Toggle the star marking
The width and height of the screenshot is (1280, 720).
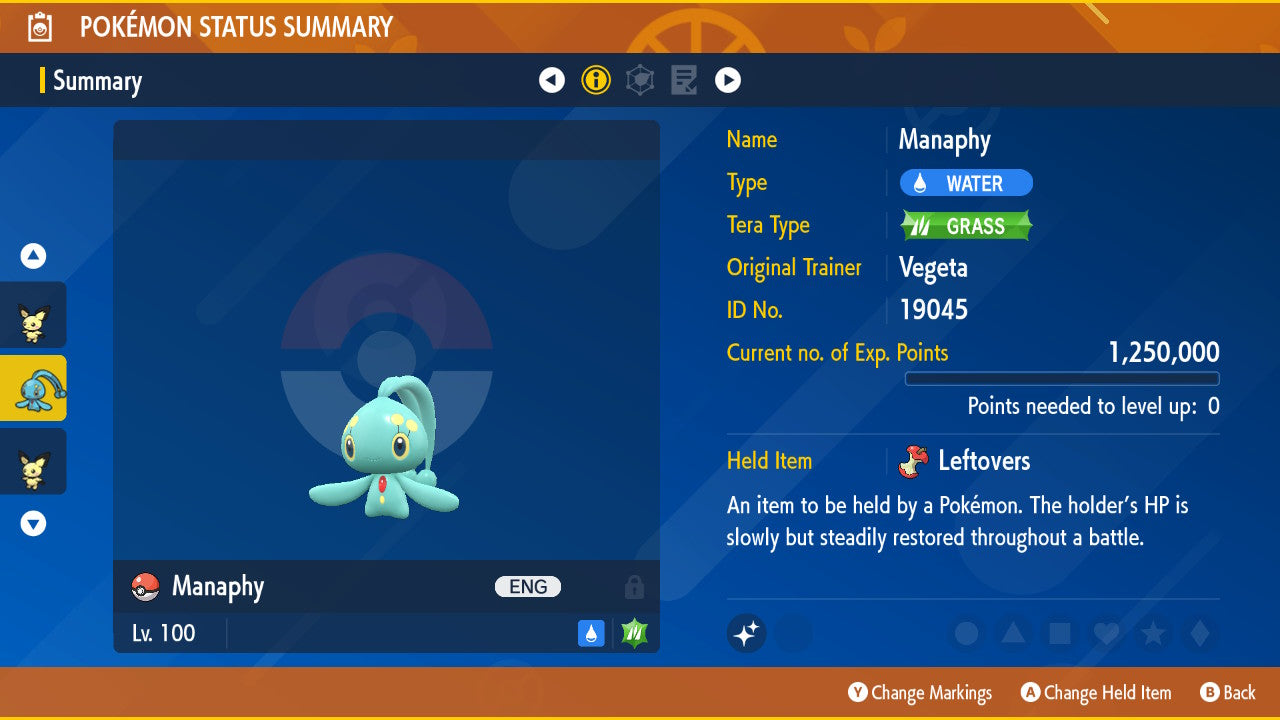(x=1152, y=633)
